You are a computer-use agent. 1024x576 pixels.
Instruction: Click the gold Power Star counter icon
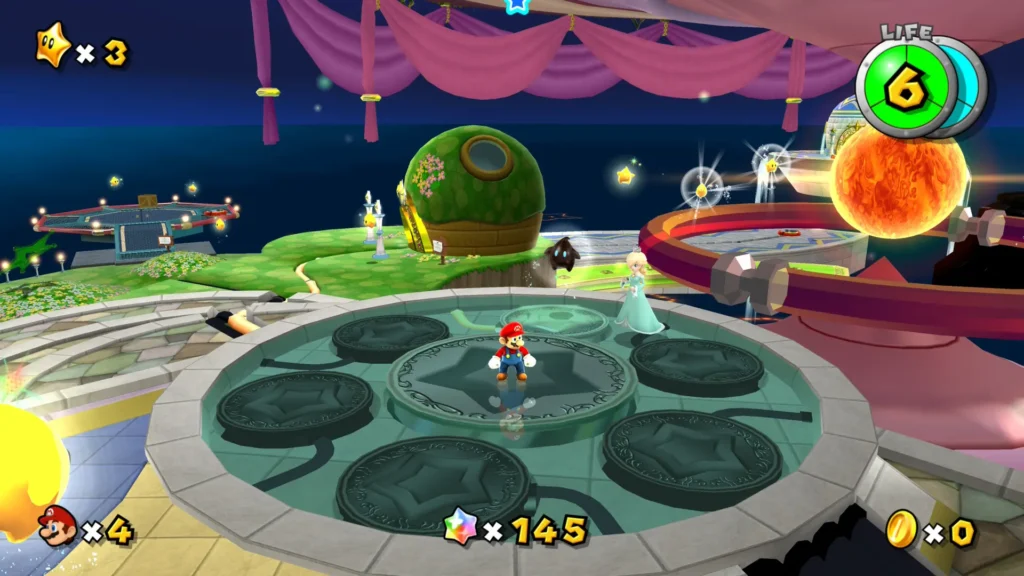52,46
